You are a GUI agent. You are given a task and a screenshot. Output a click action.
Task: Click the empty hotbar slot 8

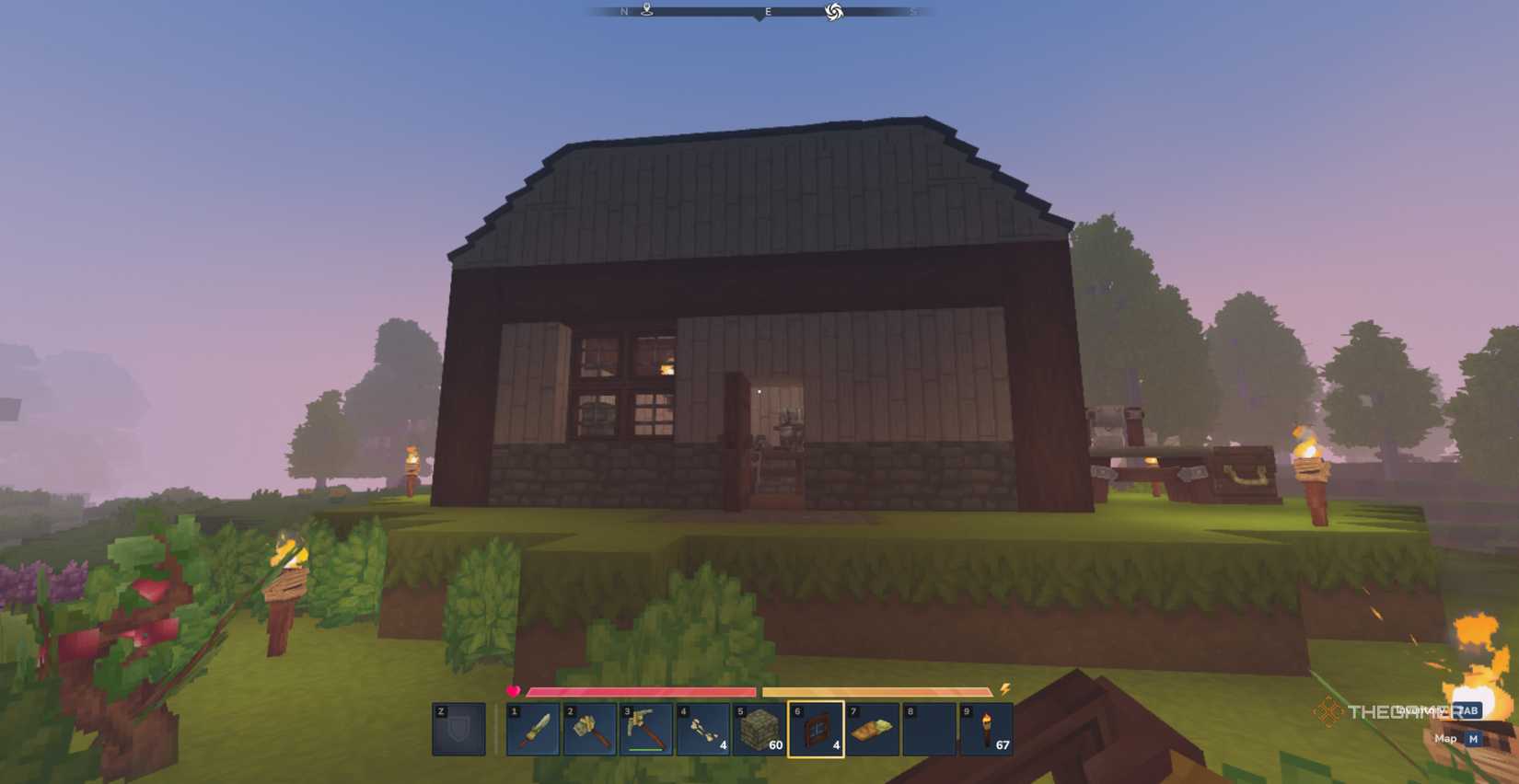pos(930,730)
